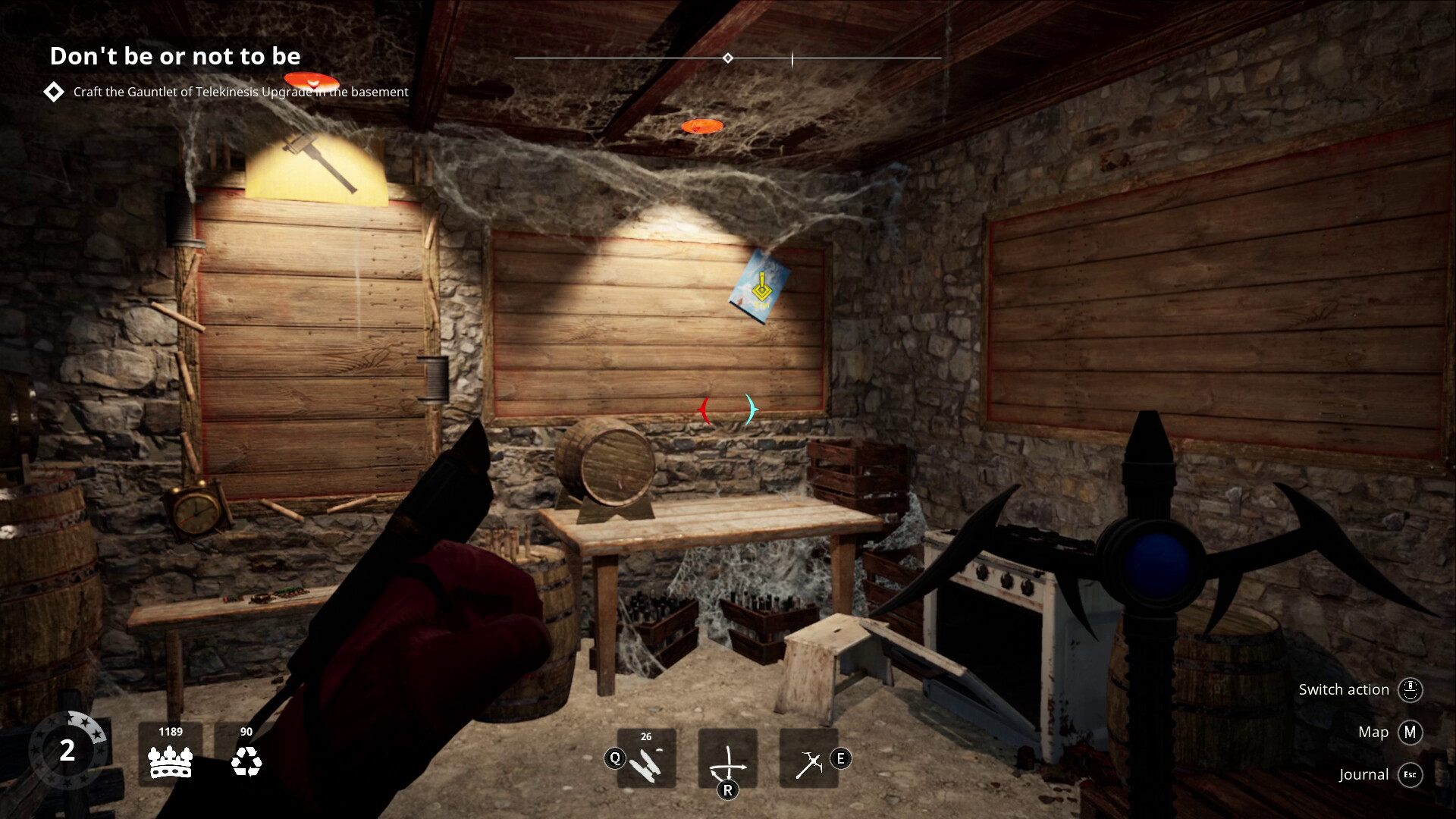Viewport: 1456px width, 819px height.
Task: Expand the ammo counter showing 26
Action: click(x=646, y=736)
